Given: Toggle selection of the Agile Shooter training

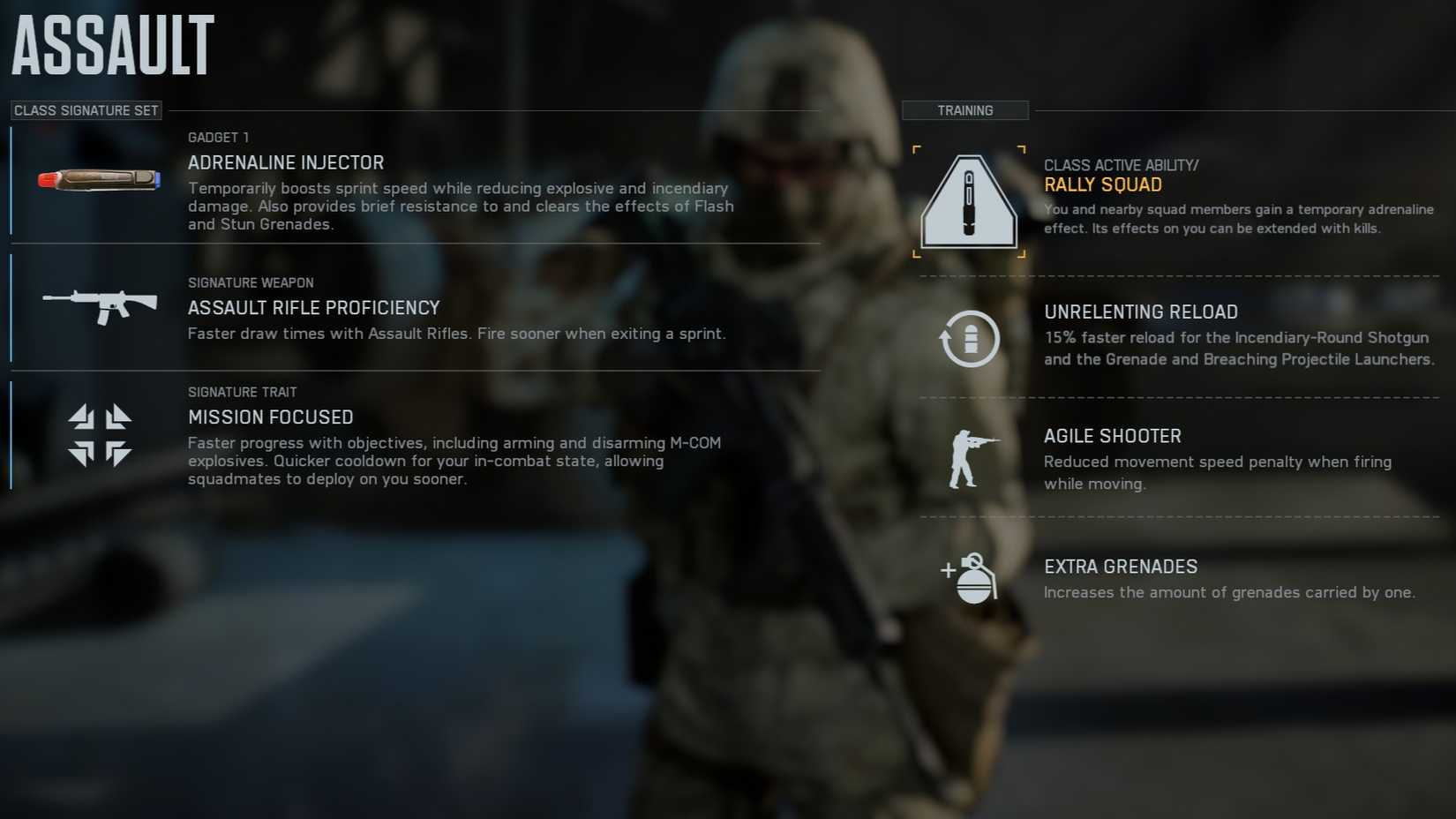Looking at the screenshot, I should (1113, 435).
